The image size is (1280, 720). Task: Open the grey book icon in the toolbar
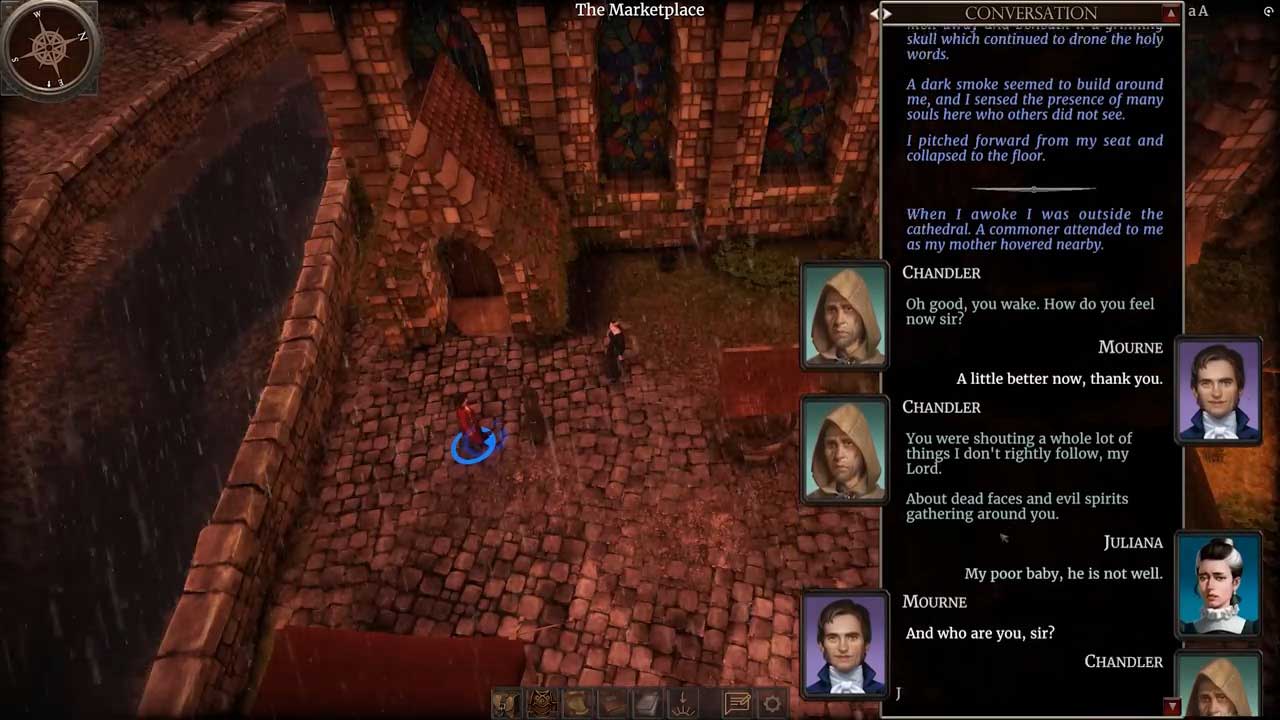pos(649,703)
